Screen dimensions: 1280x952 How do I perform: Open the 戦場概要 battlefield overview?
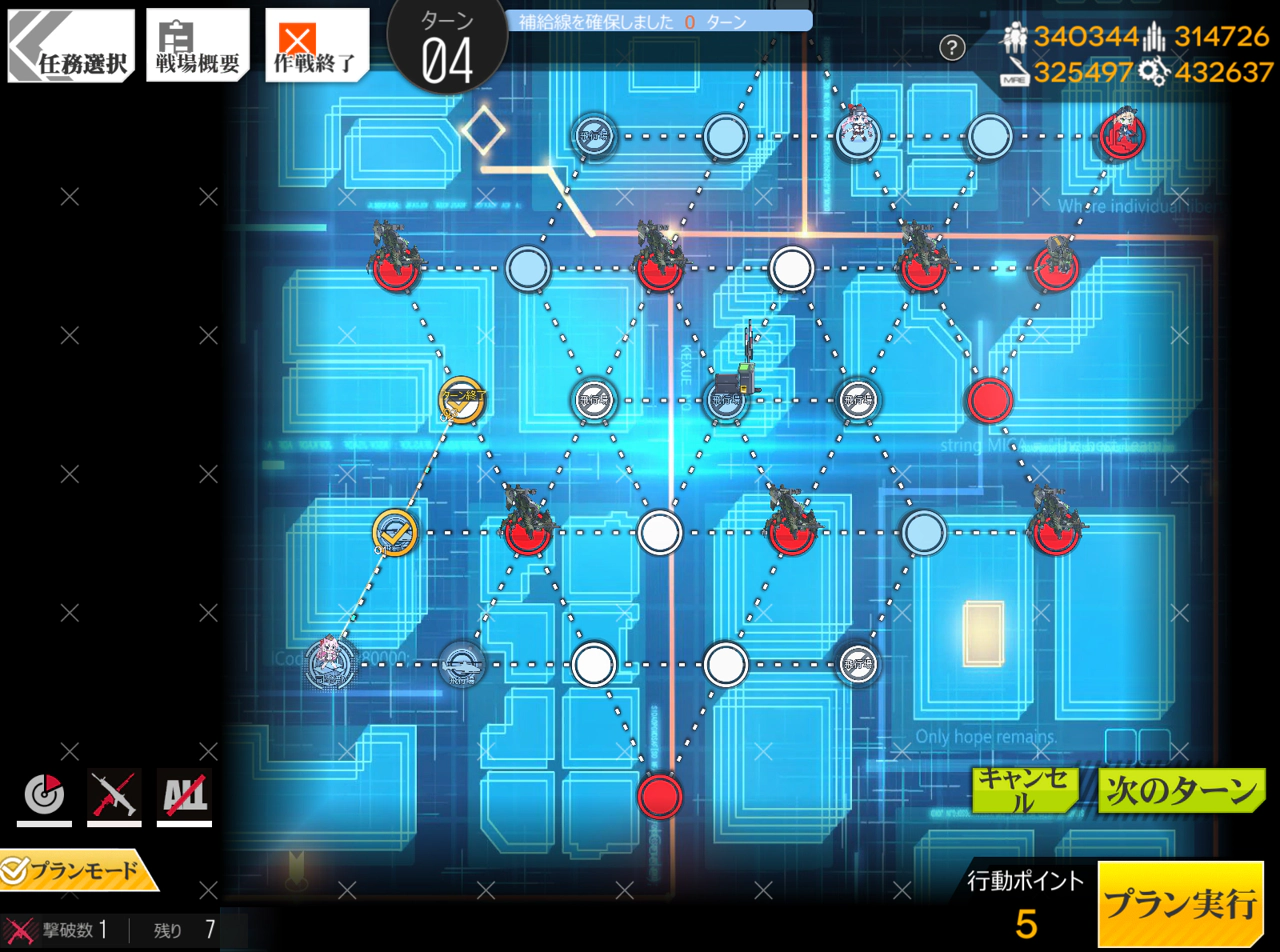pos(198,46)
